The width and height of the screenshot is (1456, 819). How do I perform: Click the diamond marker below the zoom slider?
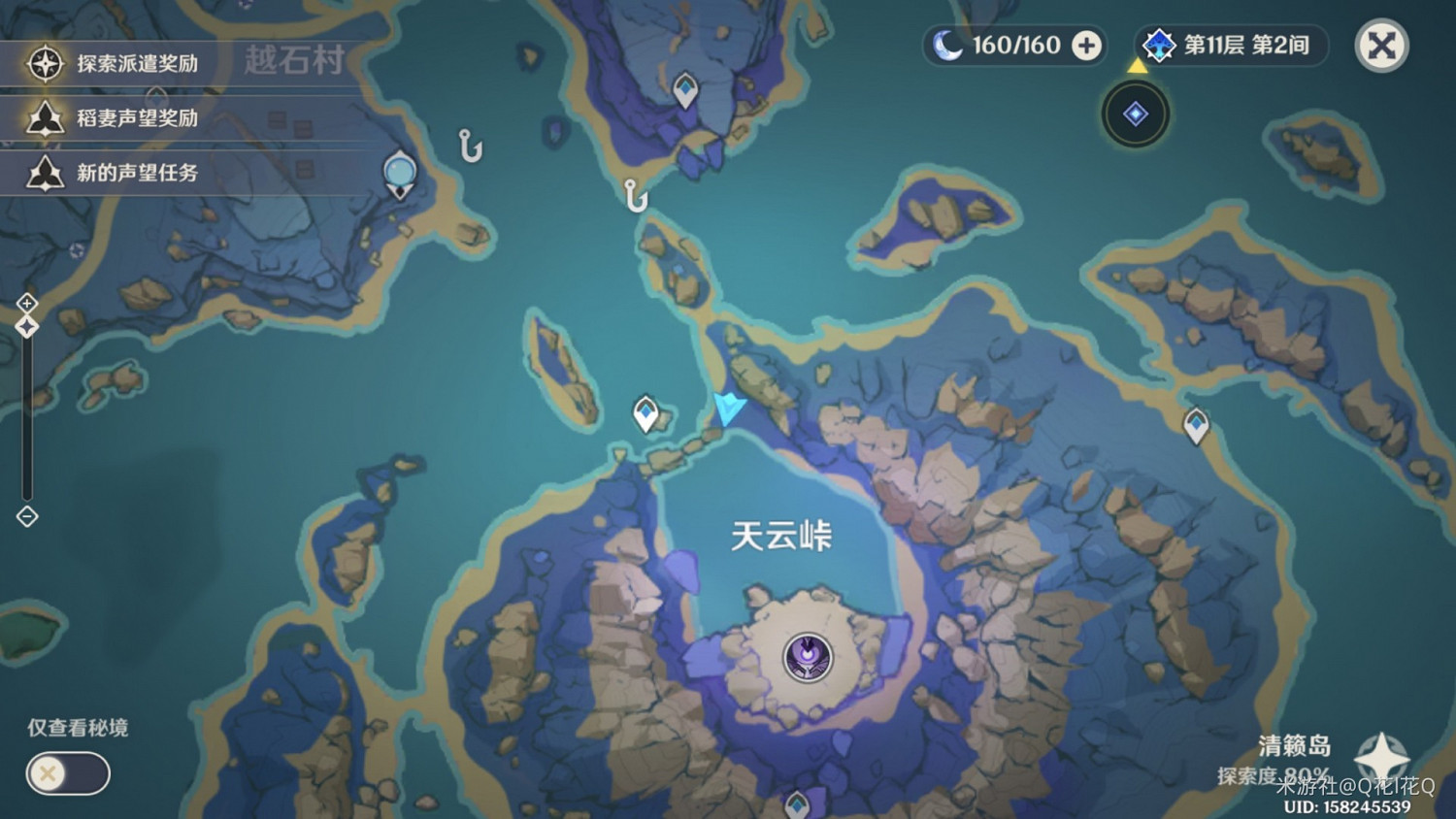tap(26, 517)
